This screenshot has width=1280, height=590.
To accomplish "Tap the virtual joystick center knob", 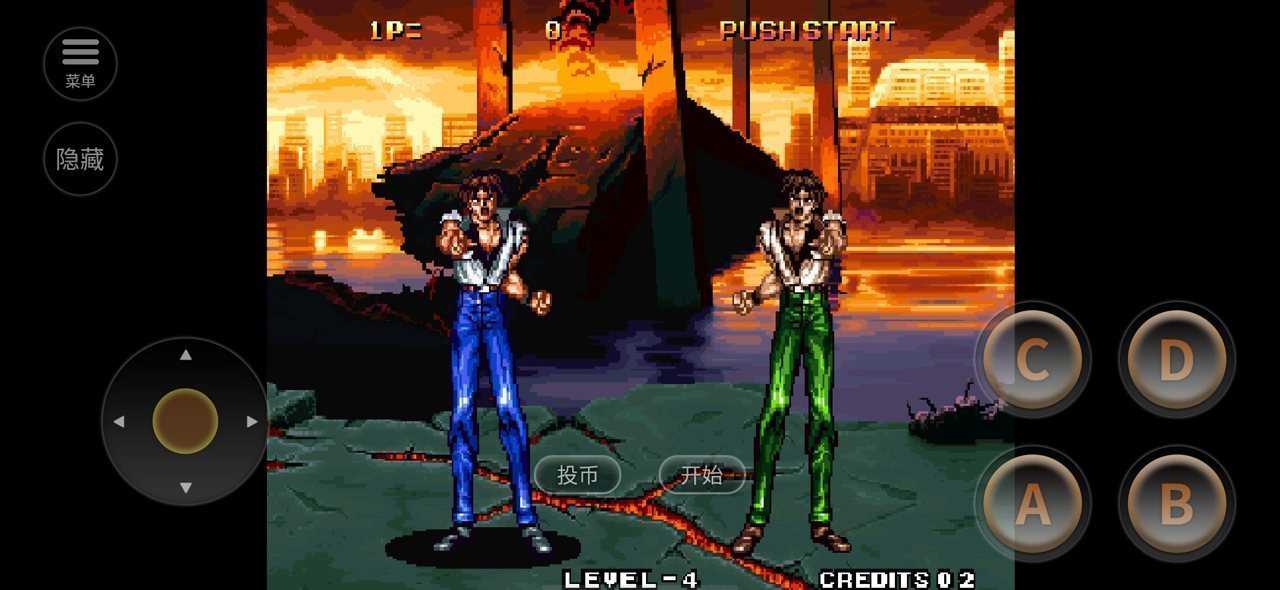I will coord(185,421).
